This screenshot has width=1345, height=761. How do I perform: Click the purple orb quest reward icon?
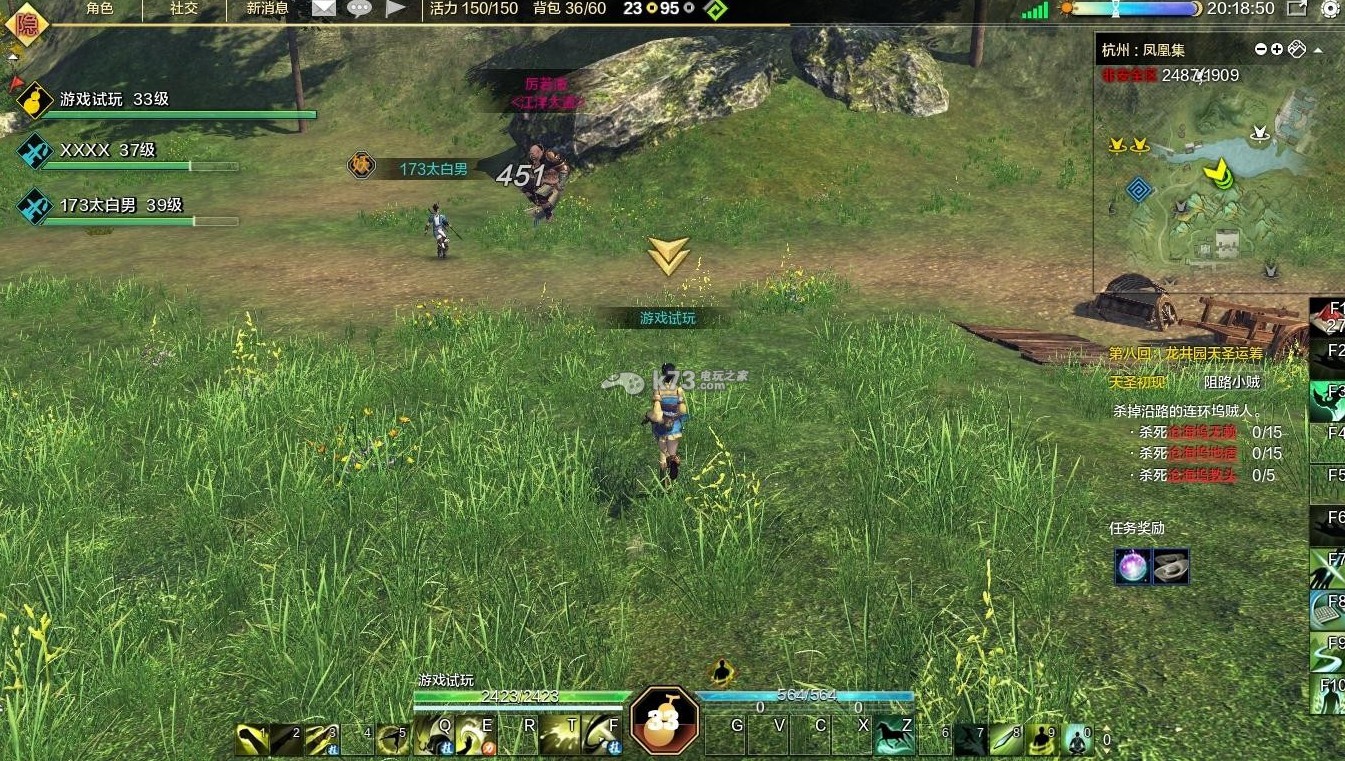click(1133, 567)
